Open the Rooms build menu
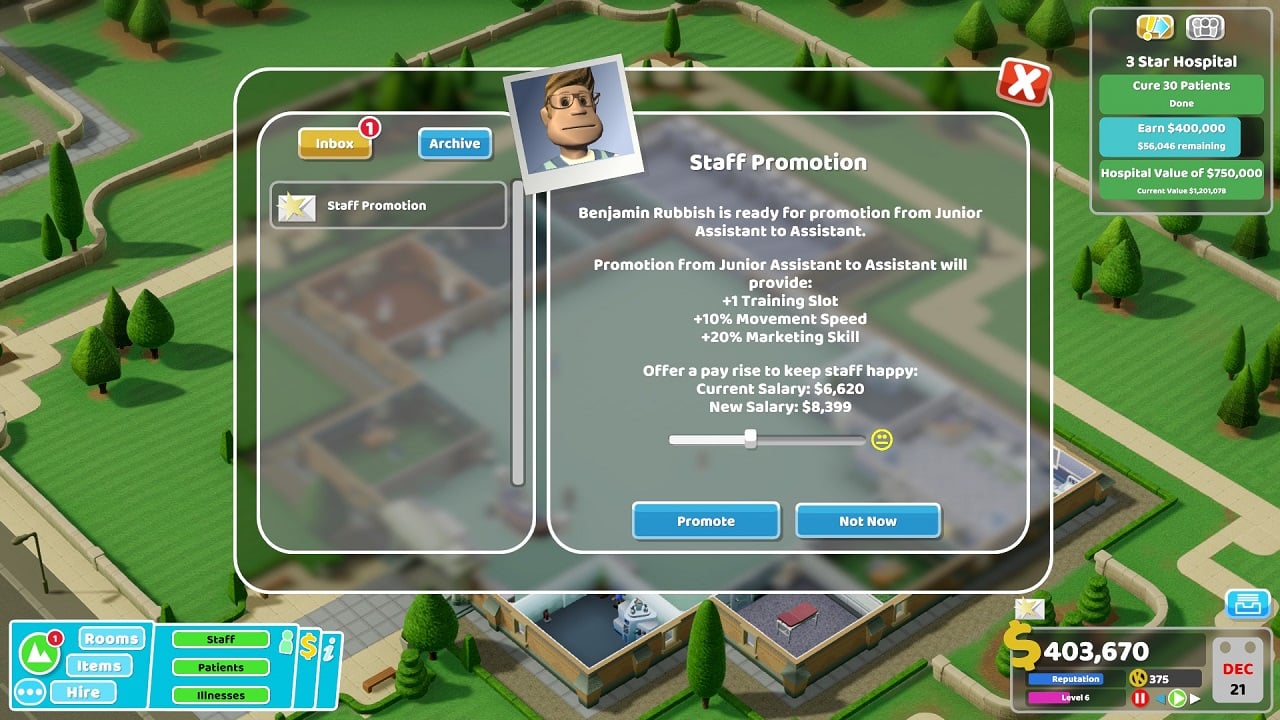The height and width of the screenshot is (720, 1280). coord(111,639)
